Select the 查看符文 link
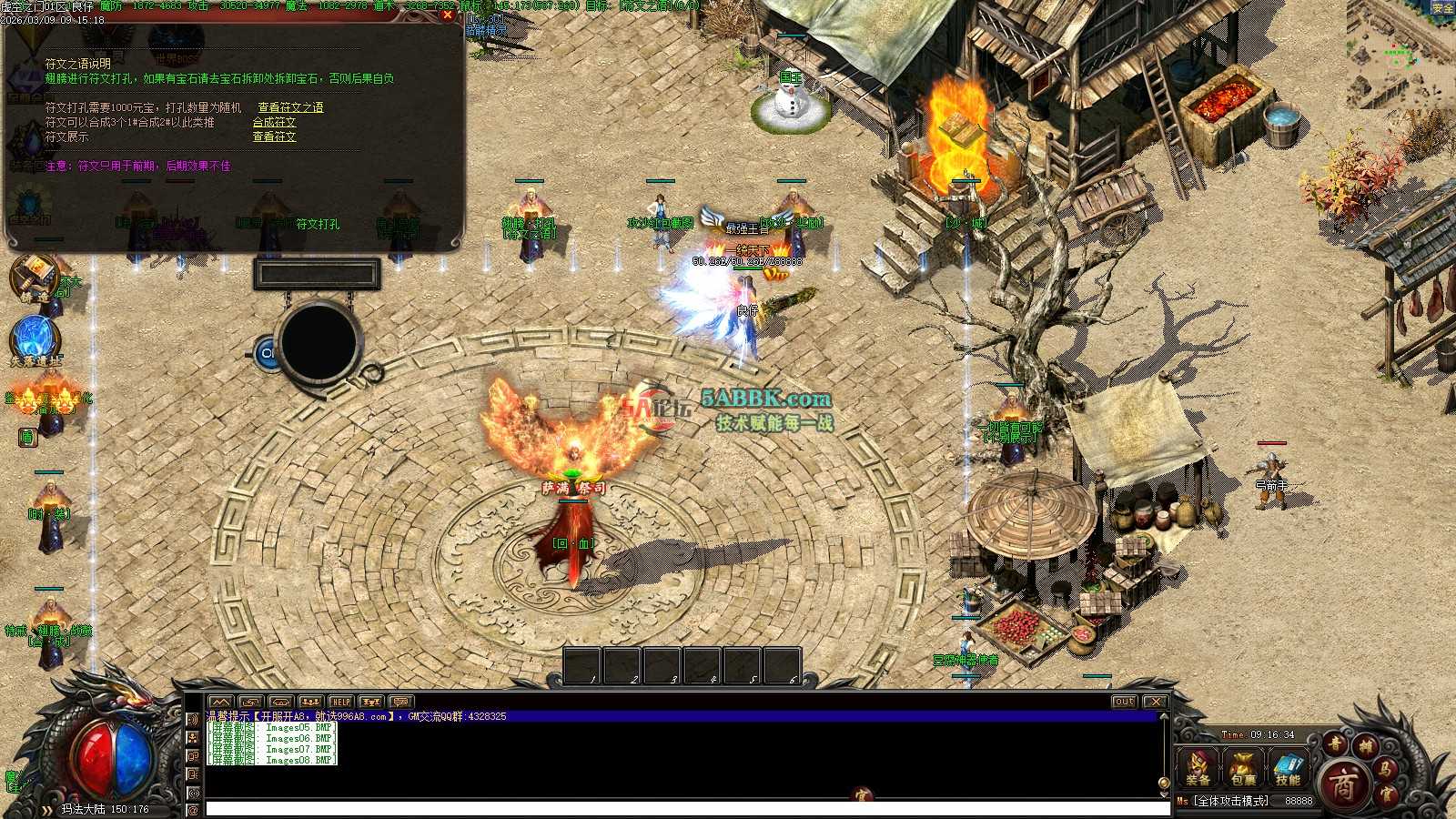1456x819 pixels. [x=274, y=136]
